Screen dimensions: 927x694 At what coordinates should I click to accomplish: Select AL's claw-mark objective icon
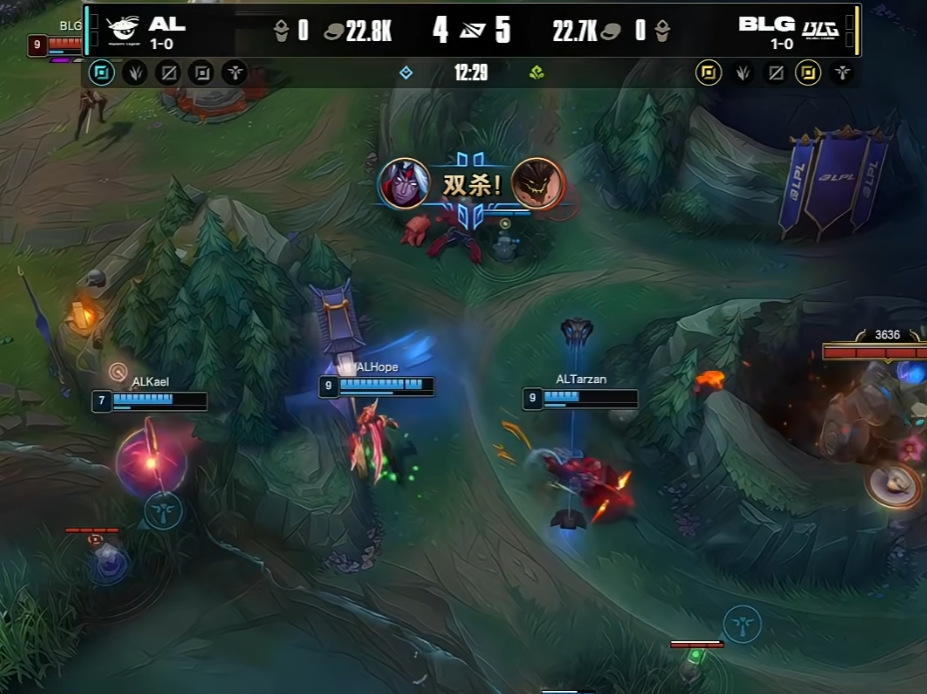click(135, 72)
